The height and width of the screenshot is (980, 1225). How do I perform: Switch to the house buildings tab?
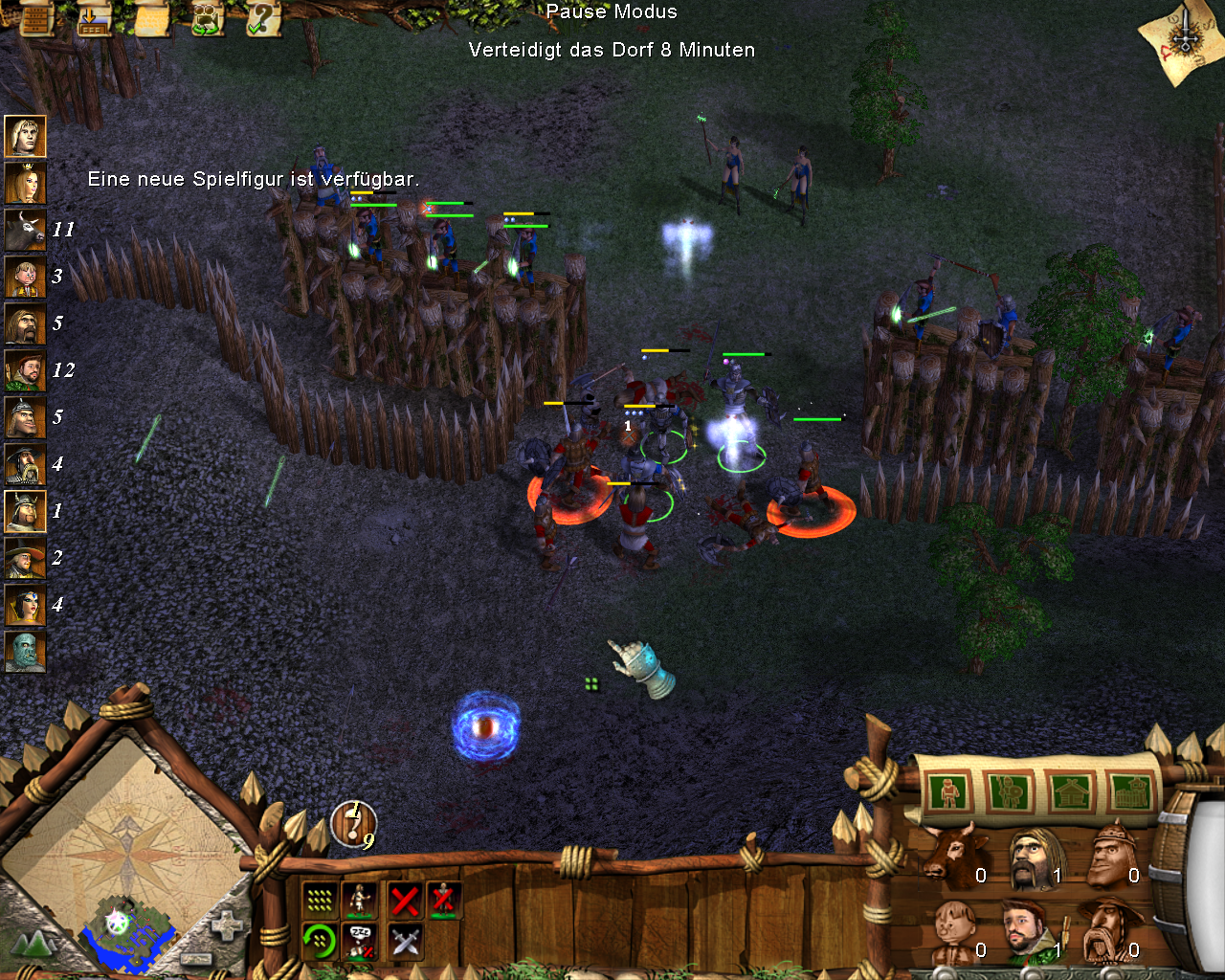(x=1071, y=792)
